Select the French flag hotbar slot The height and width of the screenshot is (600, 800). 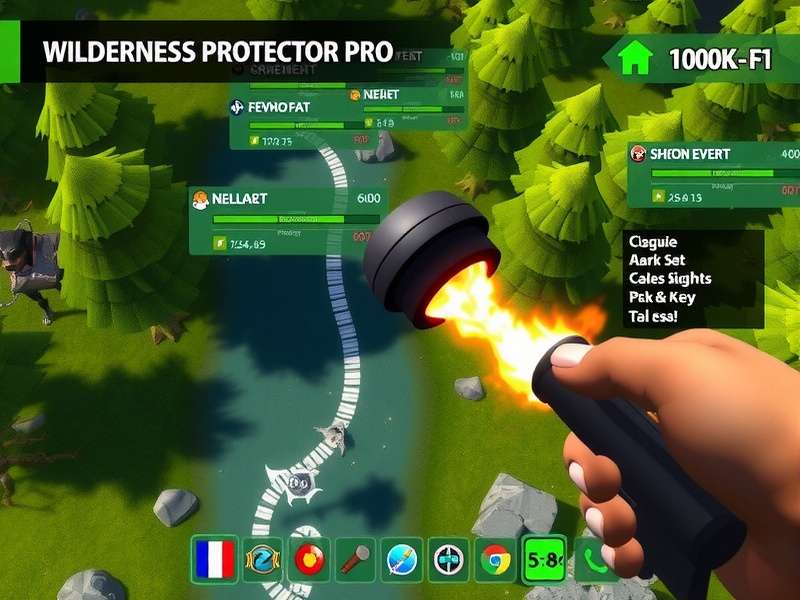(212, 559)
